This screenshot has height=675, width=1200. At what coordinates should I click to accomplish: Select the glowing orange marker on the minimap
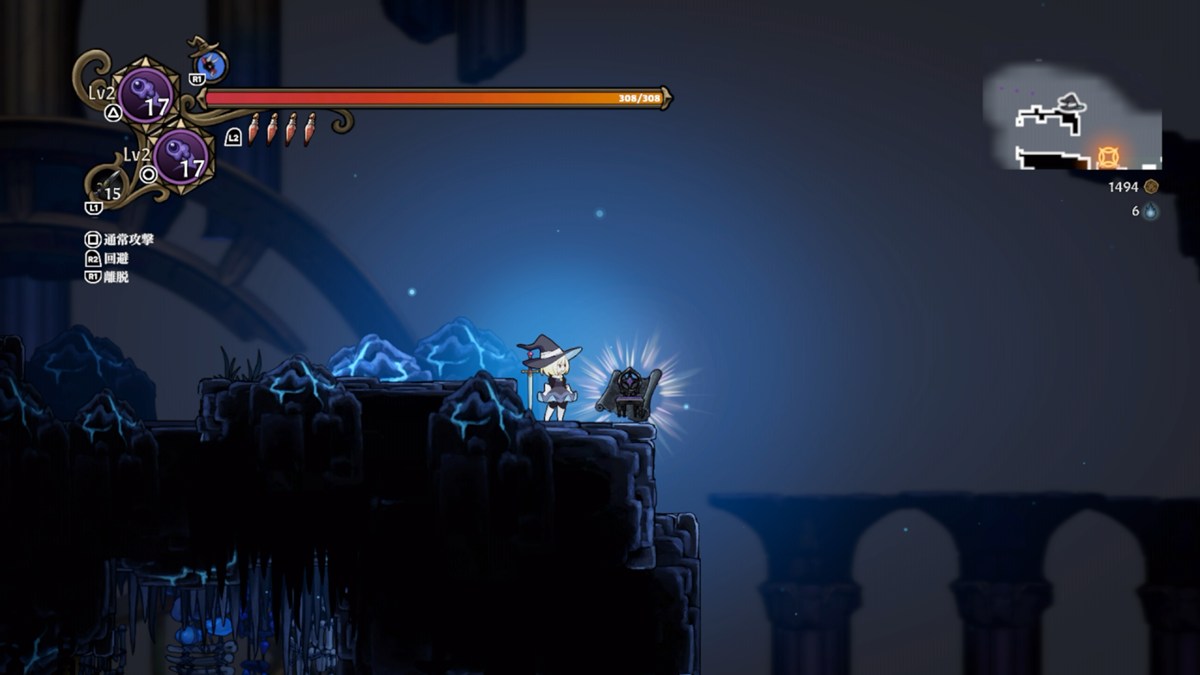click(1108, 157)
